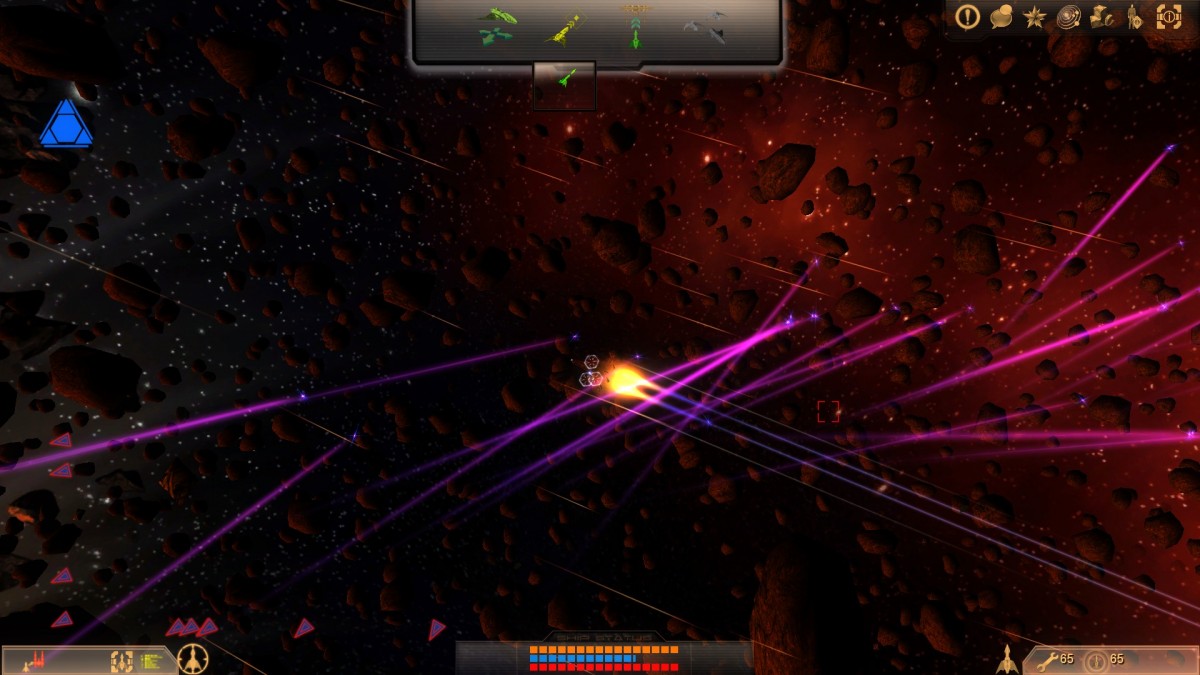Click the red ship icon in bottom-left panel
This screenshot has height=675, width=1200.
[37, 659]
